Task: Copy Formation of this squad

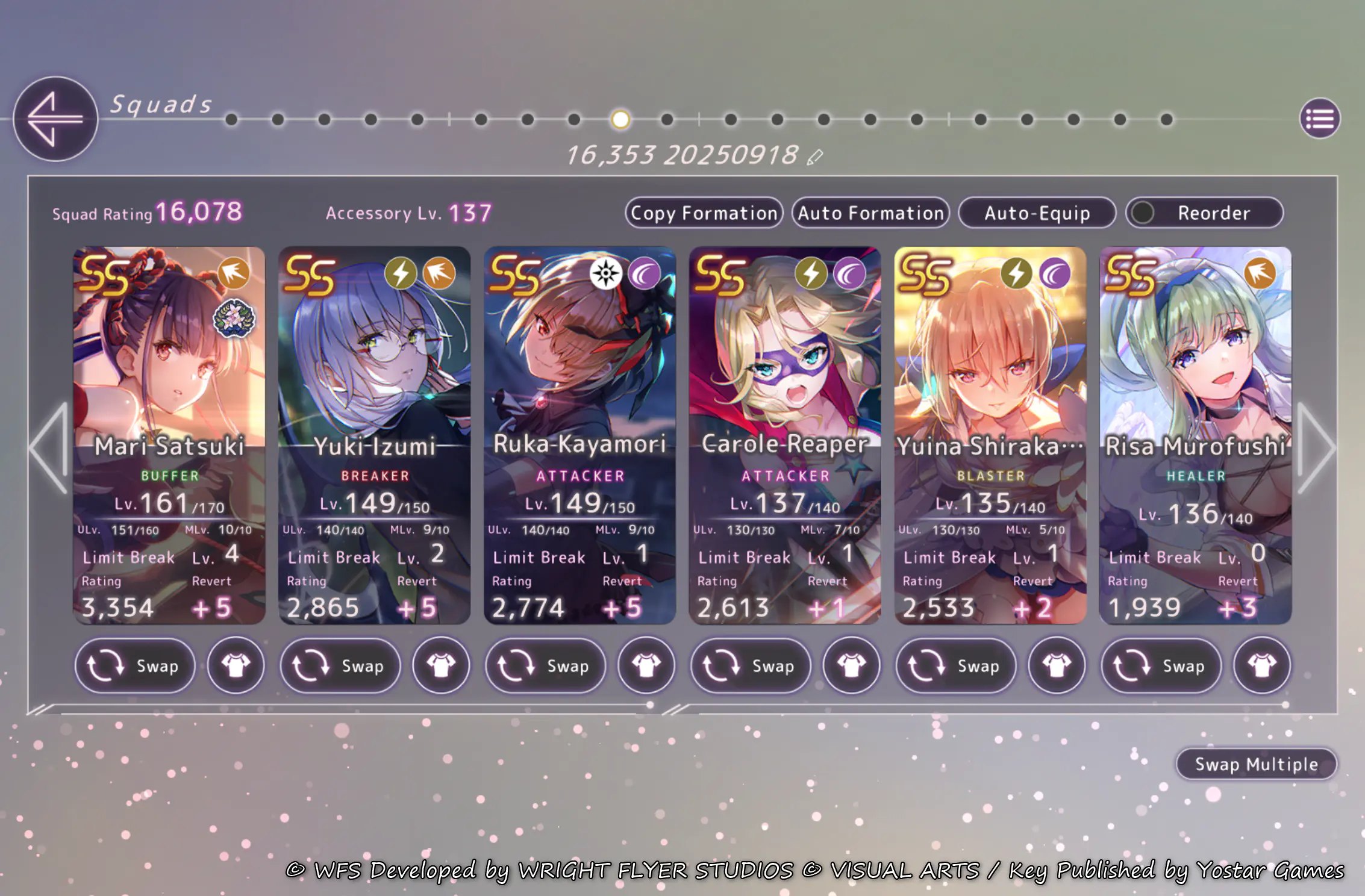Action: click(x=704, y=213)
